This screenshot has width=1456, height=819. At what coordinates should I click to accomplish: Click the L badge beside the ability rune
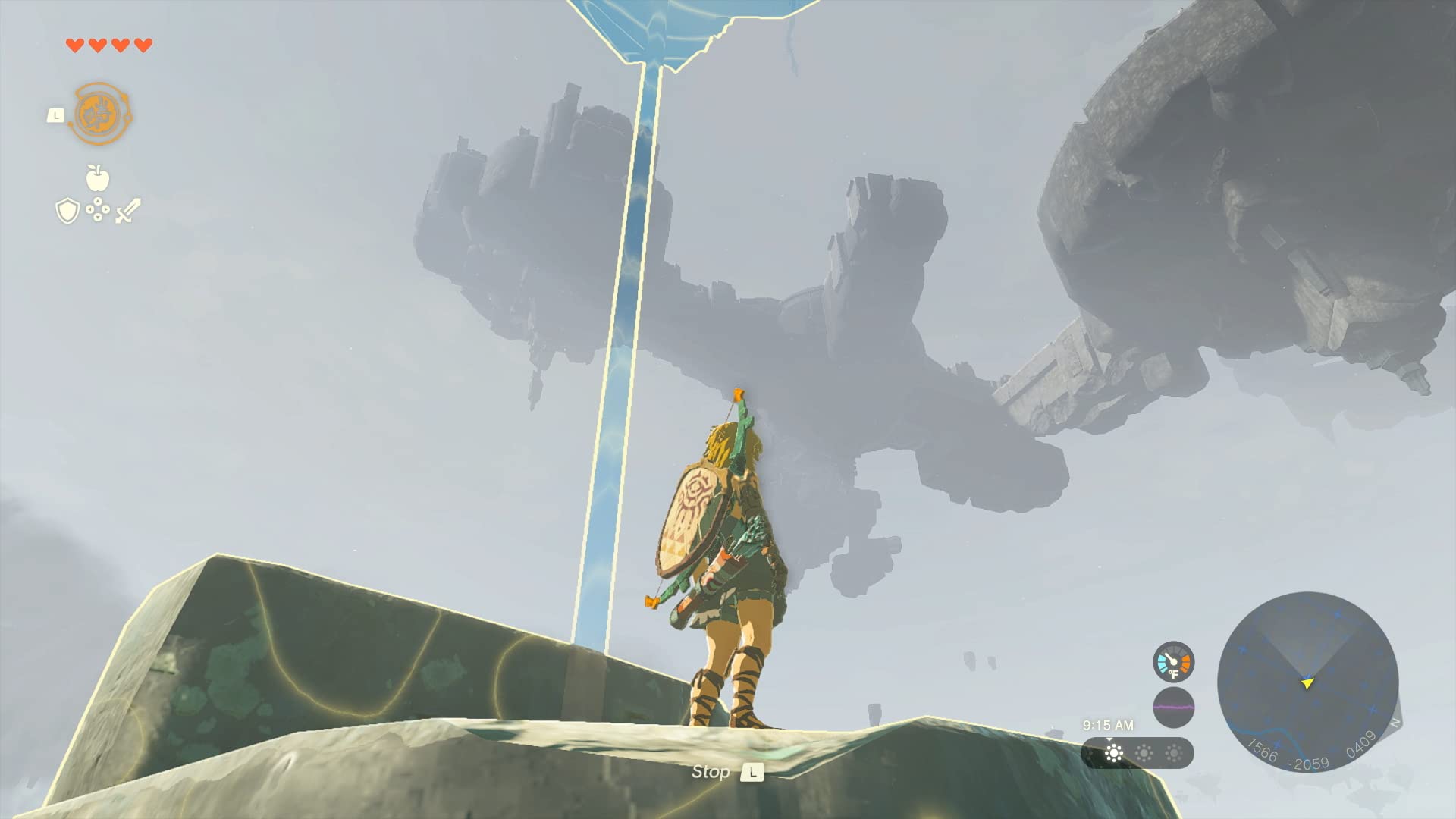[x=56, y=116]
